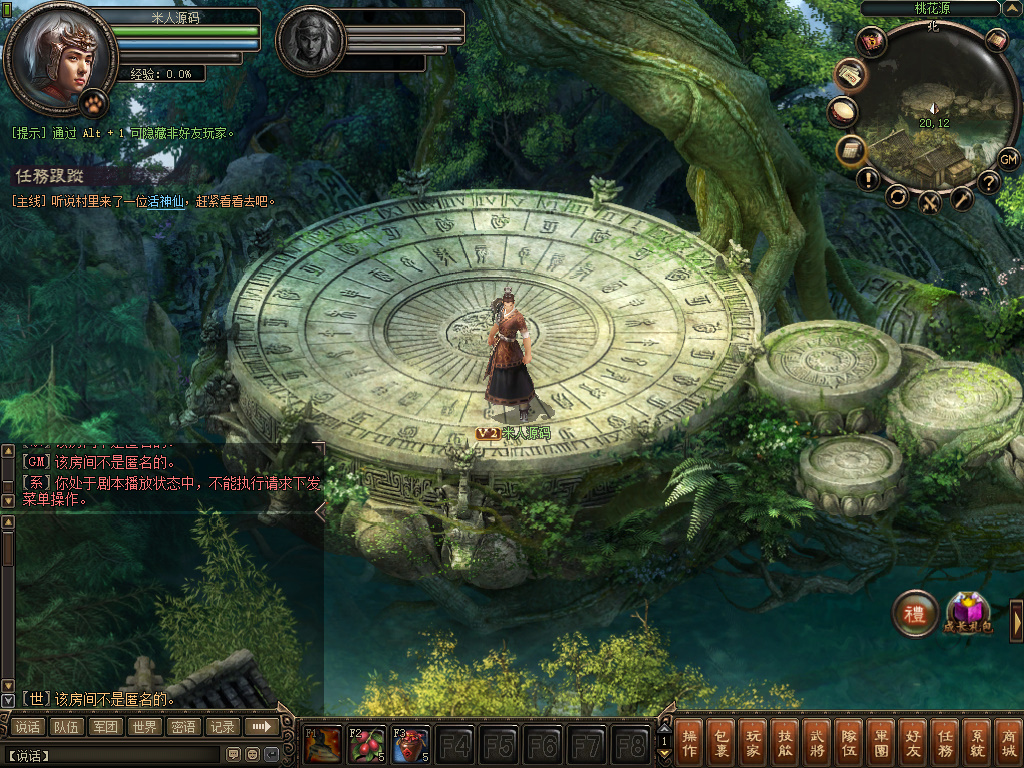Viewport: 1024px width, 768px height.
Task: Open help with the question mark button
Action: tap(989, 181)
